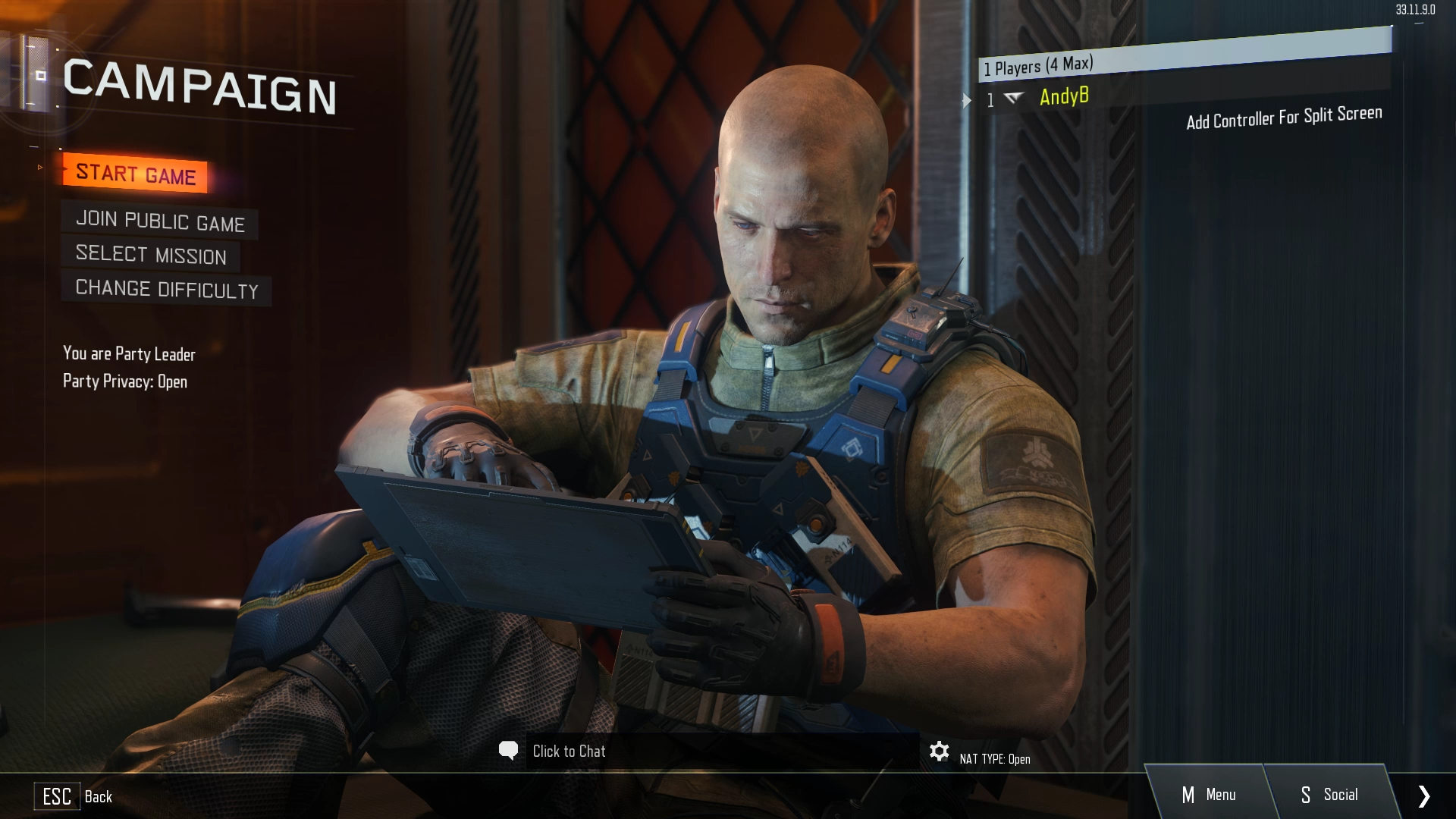Click the right arrow at bottom corner
The image size is (1456, 819).
tap(1423, 795)
